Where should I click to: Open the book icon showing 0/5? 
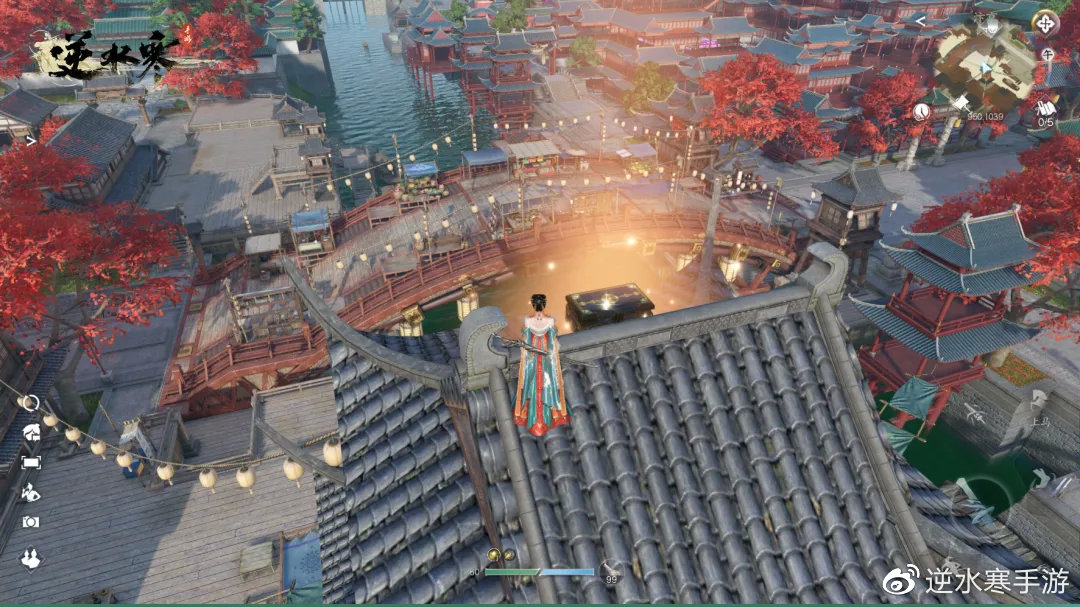click(1045, 108)
